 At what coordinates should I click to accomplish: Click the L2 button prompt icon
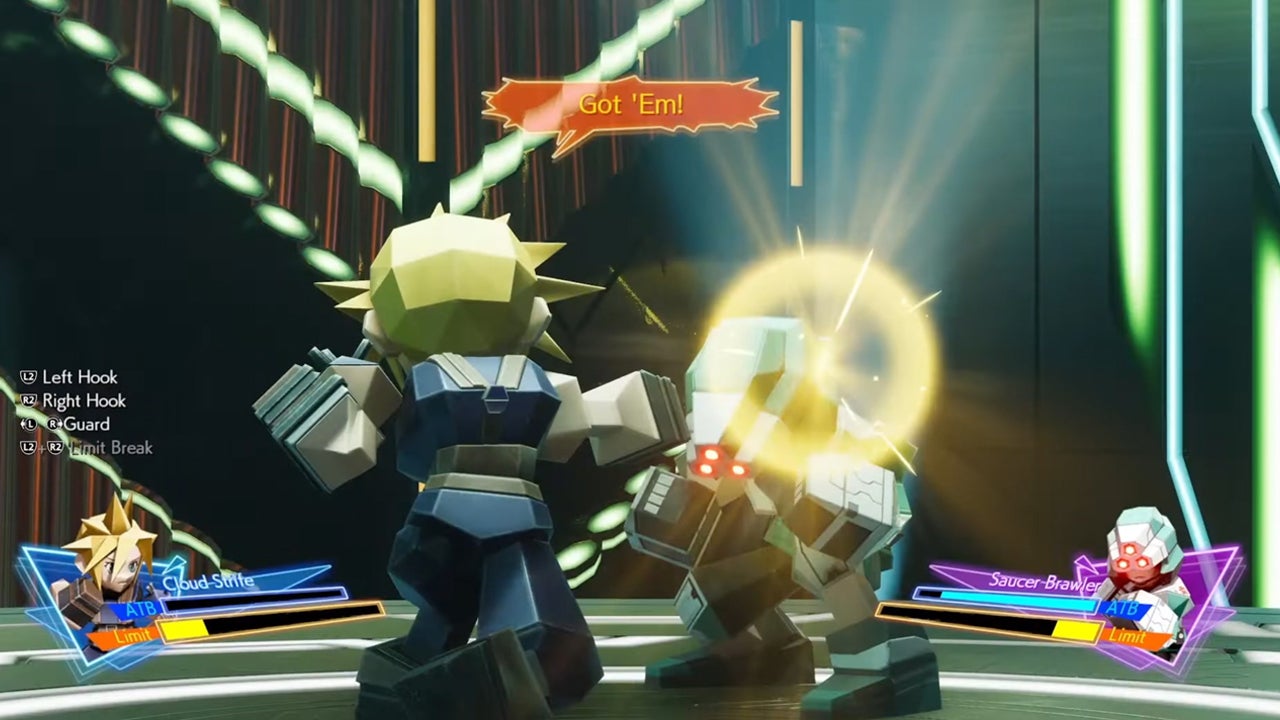point(30,377)
